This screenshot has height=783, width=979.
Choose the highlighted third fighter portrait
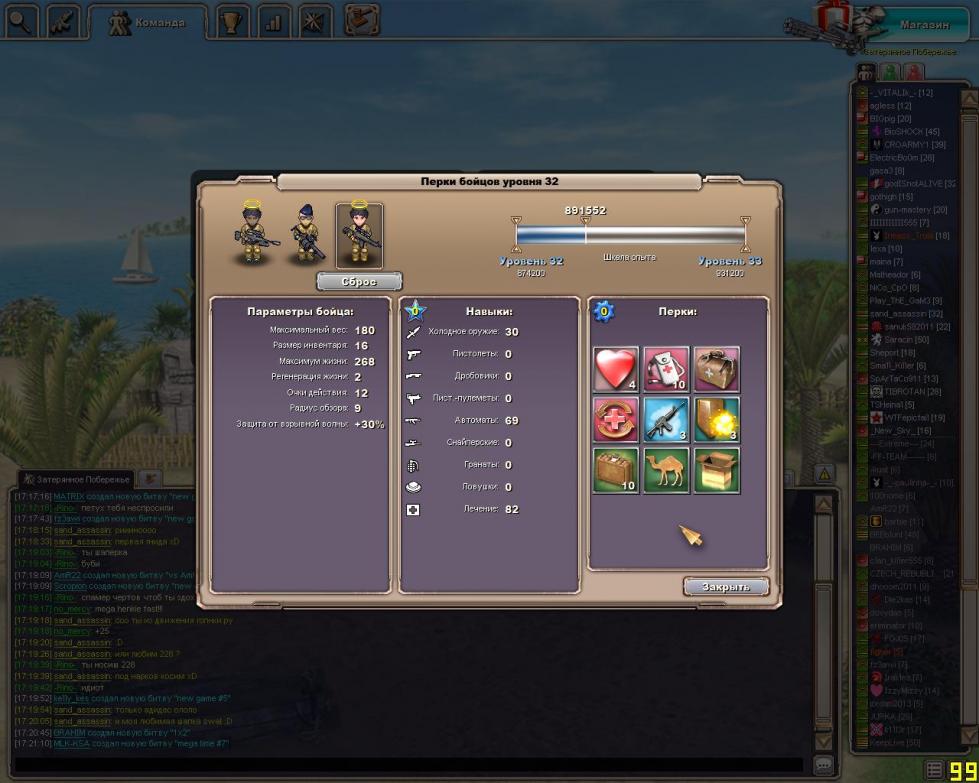coord(359,236)
